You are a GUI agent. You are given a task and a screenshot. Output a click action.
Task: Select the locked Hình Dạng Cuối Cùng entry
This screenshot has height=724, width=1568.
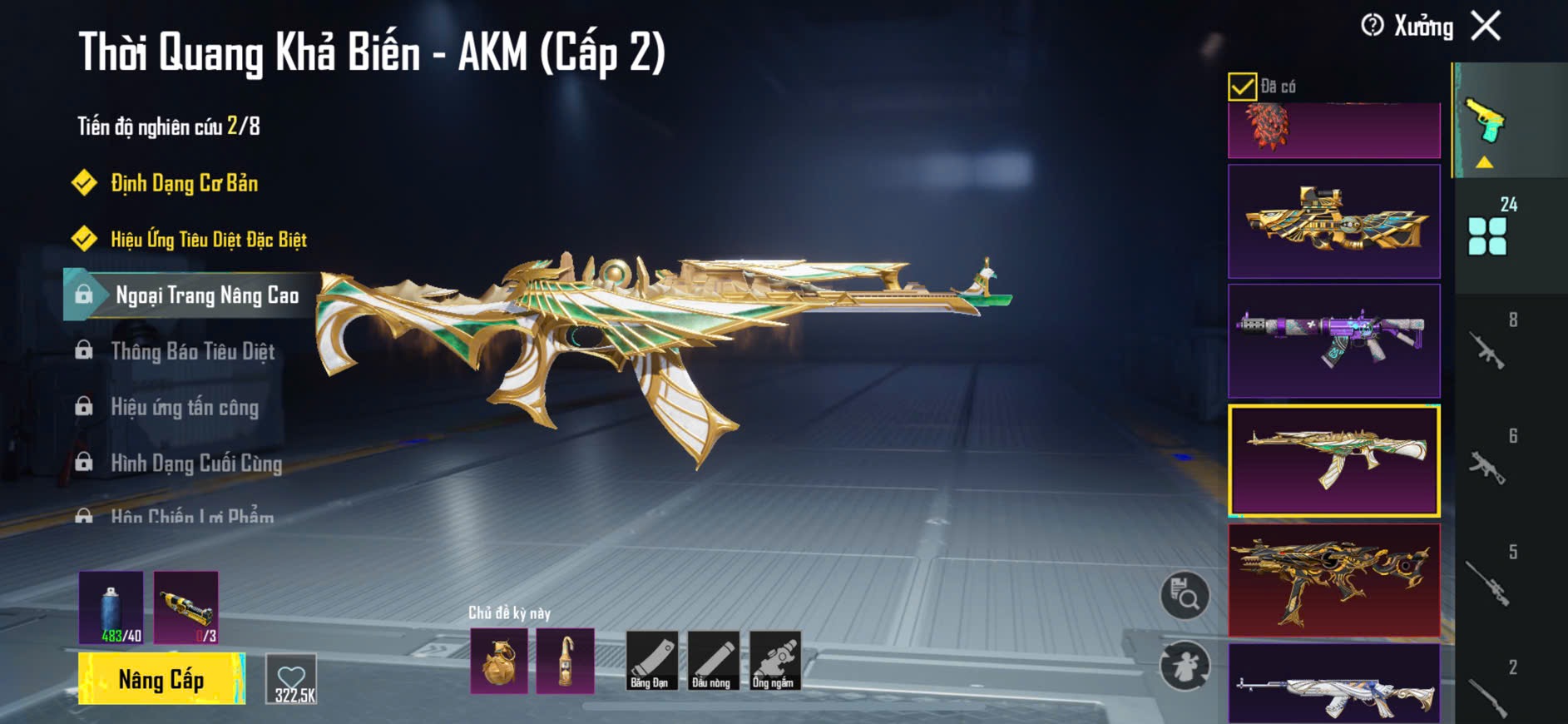(196, 463)
